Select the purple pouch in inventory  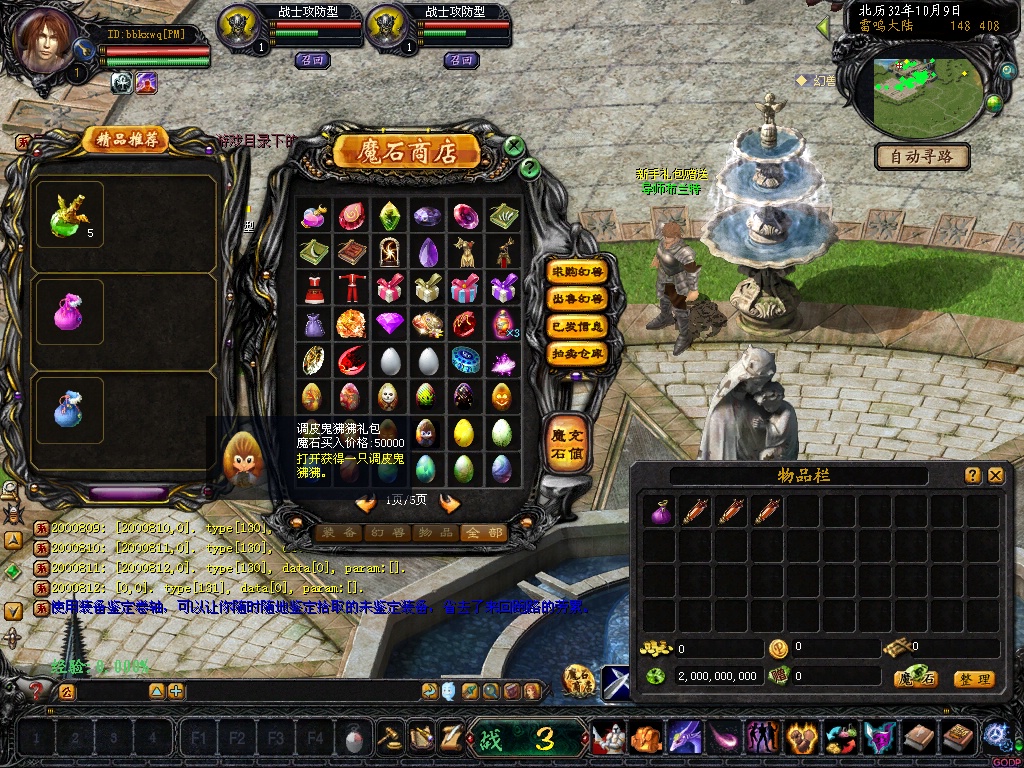[660, 512]
